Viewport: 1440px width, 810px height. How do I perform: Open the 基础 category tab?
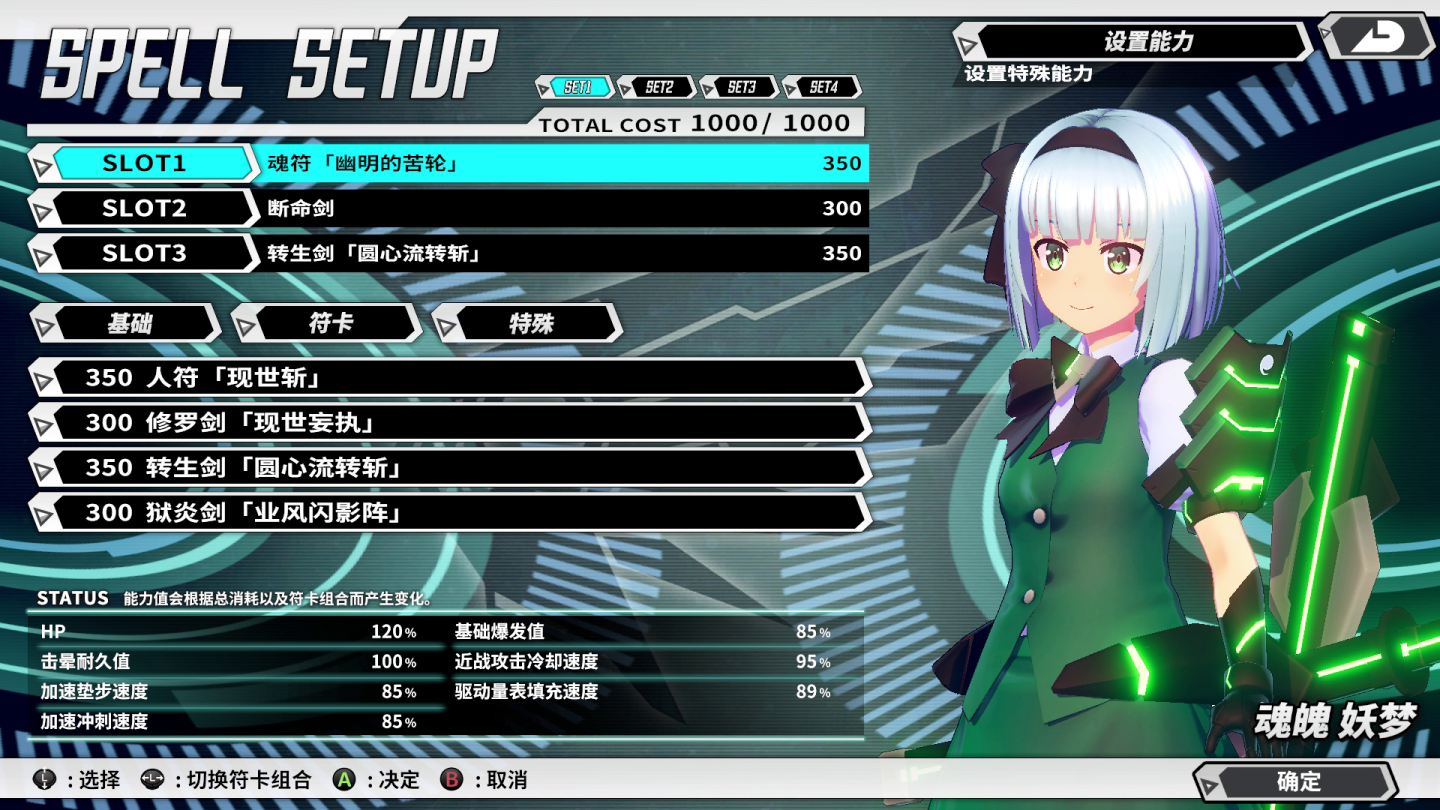[128, 323]
